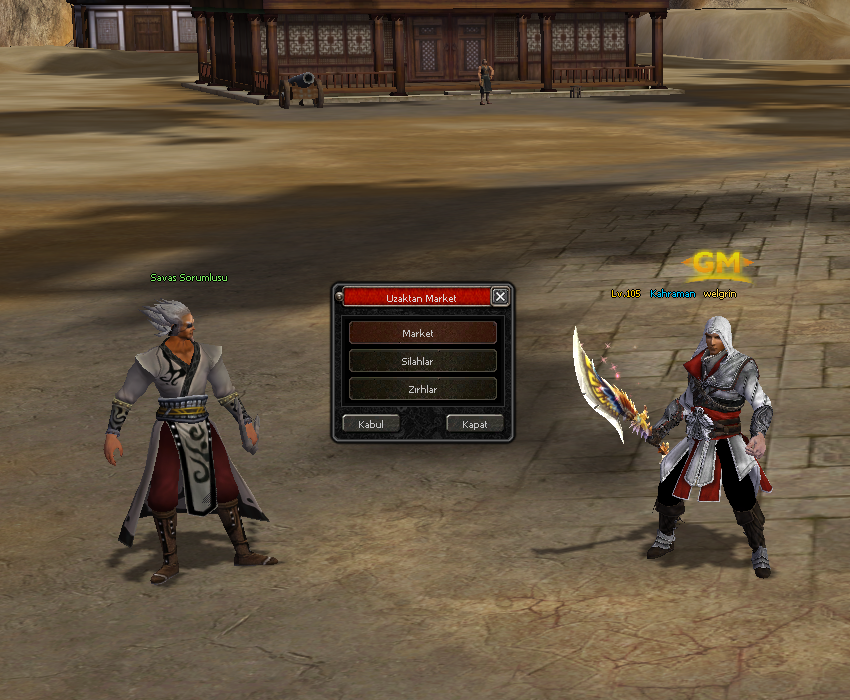The height and width of the screenshot is (700, 850).
Task: Close the Uzaktan Market window with X
Action: pos(500,296)
